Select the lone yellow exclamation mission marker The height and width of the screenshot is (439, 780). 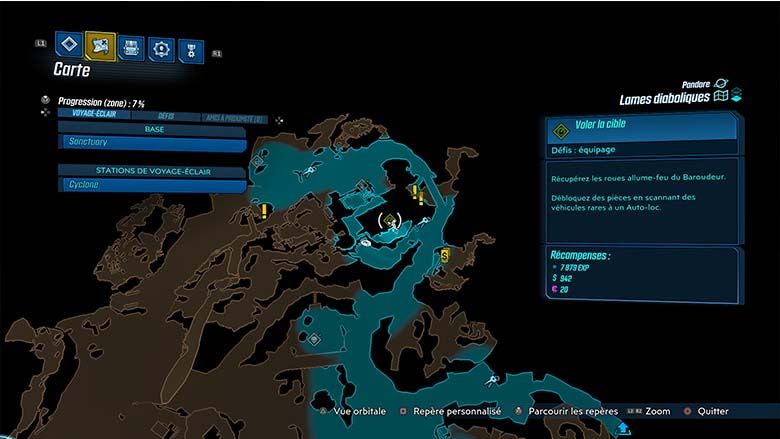click(264, 211)
